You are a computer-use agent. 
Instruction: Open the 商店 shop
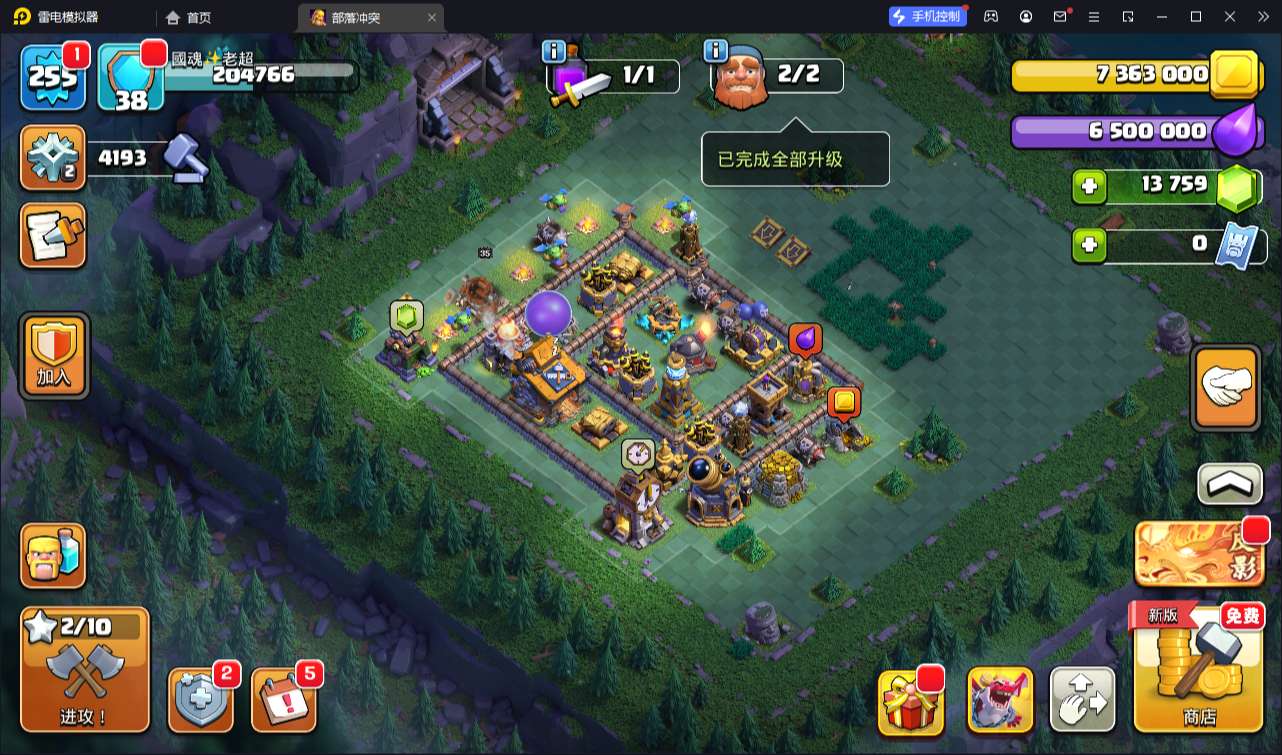pos(1198,668)
